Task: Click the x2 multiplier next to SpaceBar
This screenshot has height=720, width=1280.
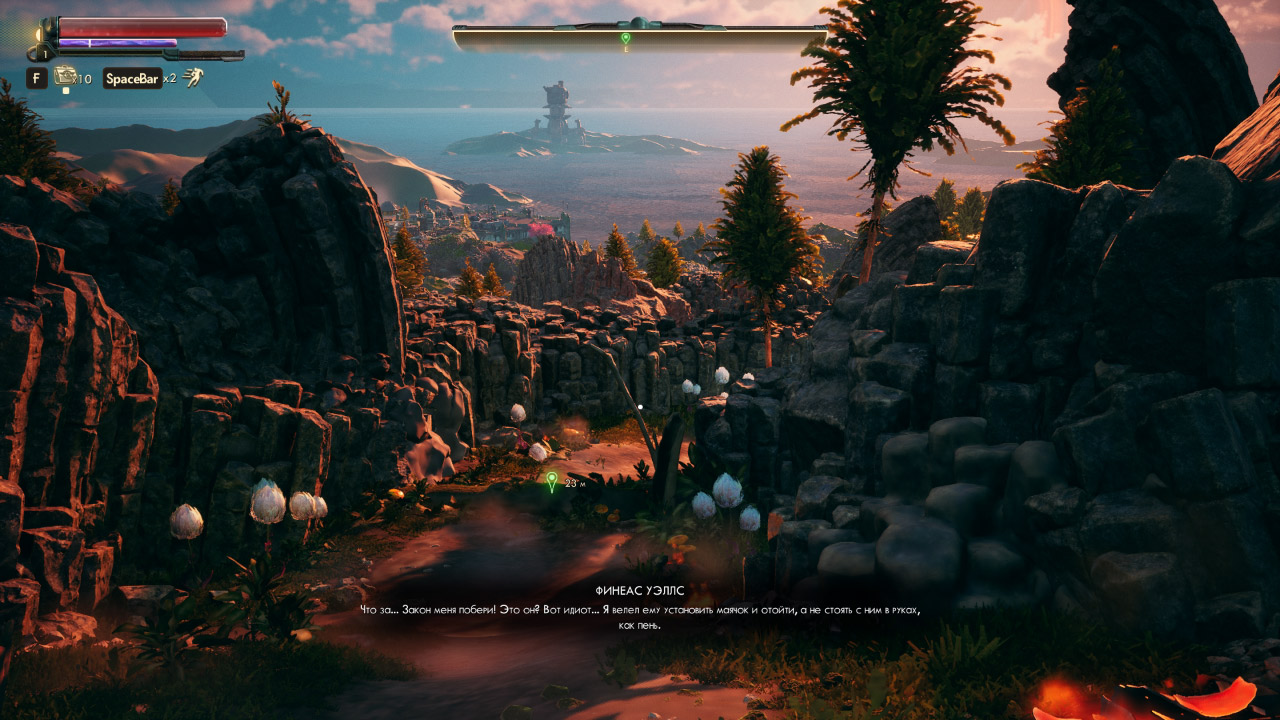Action: coord(171,78)
